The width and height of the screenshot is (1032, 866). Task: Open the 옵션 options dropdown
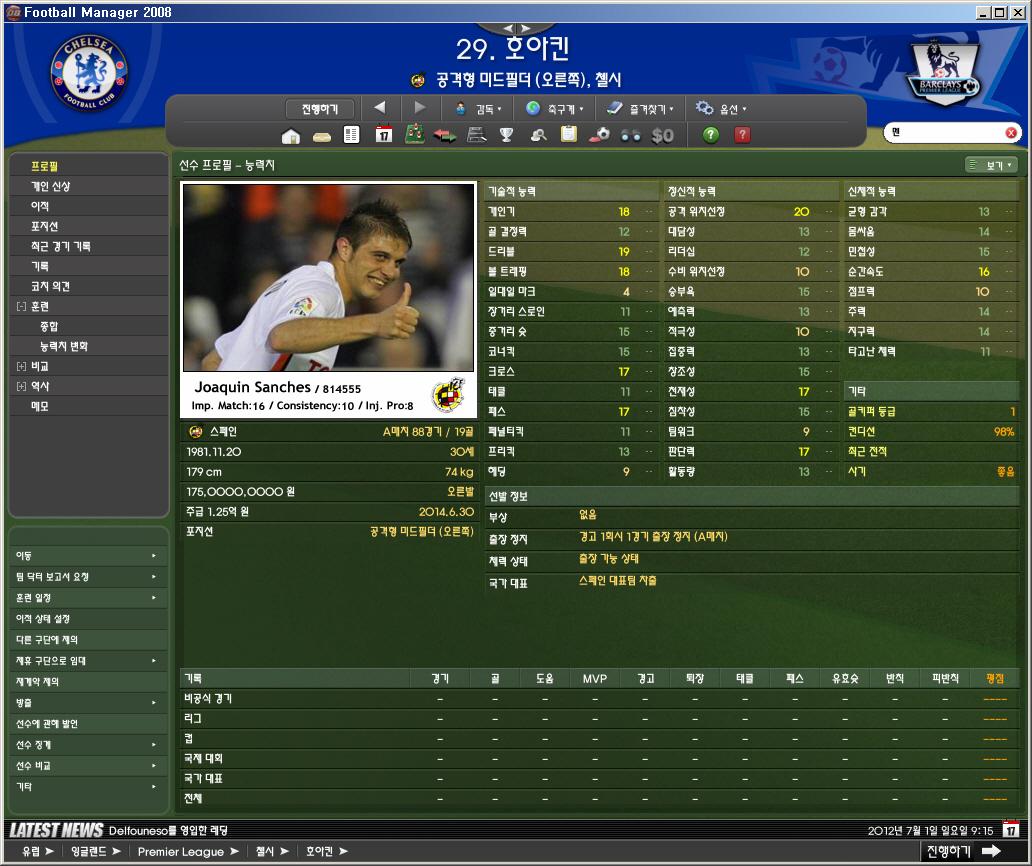[721, 108]
